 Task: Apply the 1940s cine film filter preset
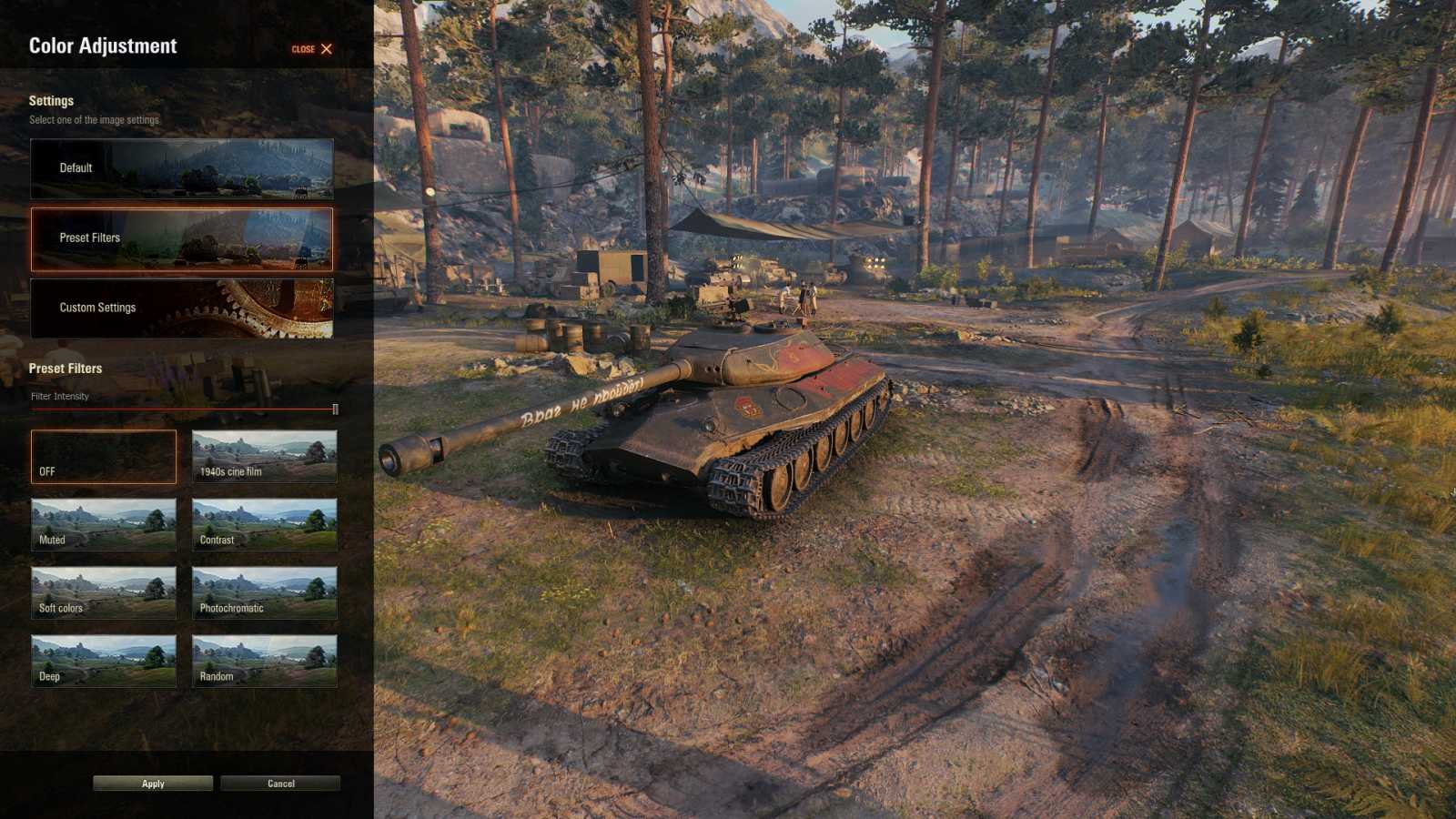265,457
